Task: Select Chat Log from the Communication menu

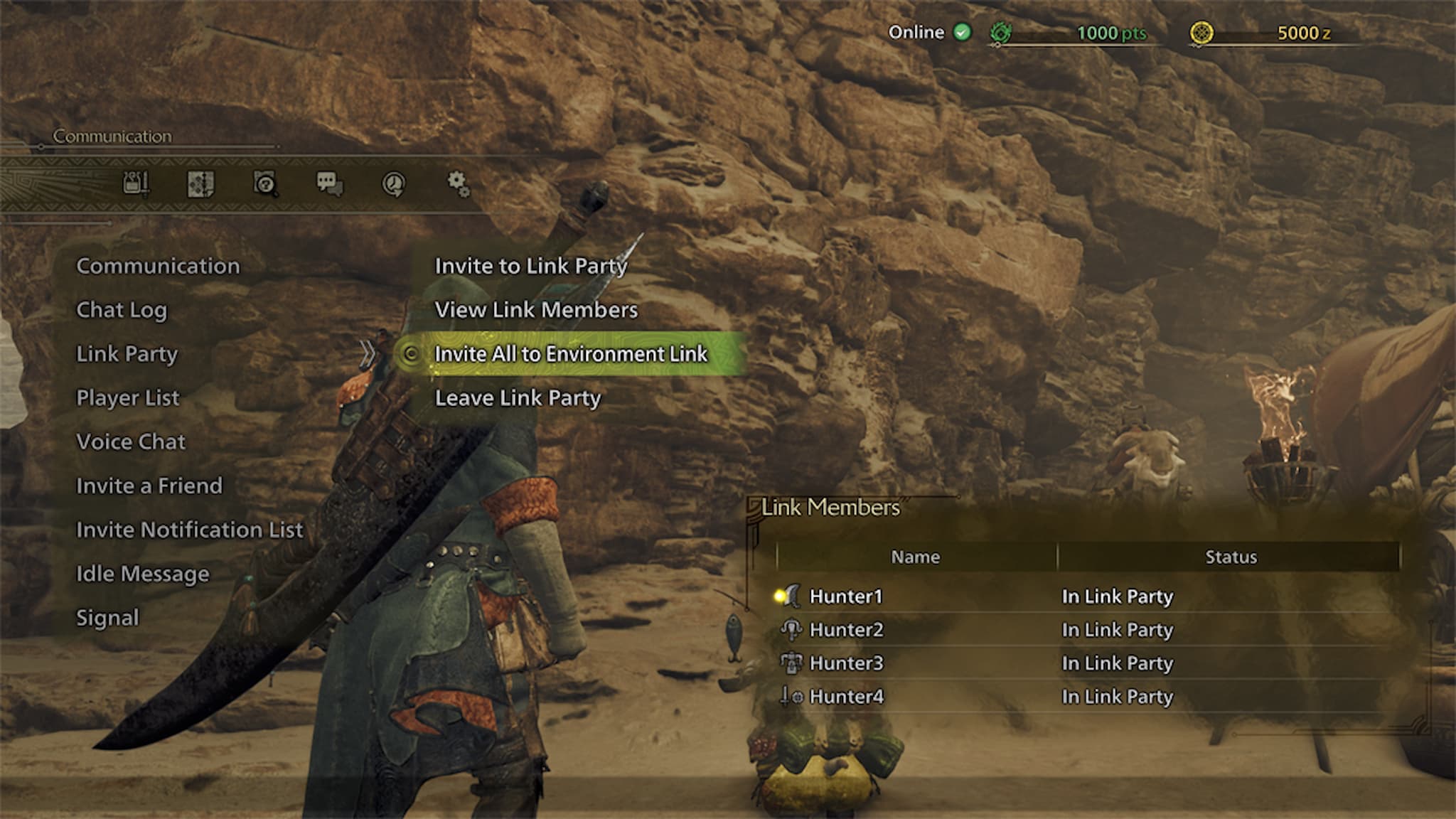Action: click(122, 310)
